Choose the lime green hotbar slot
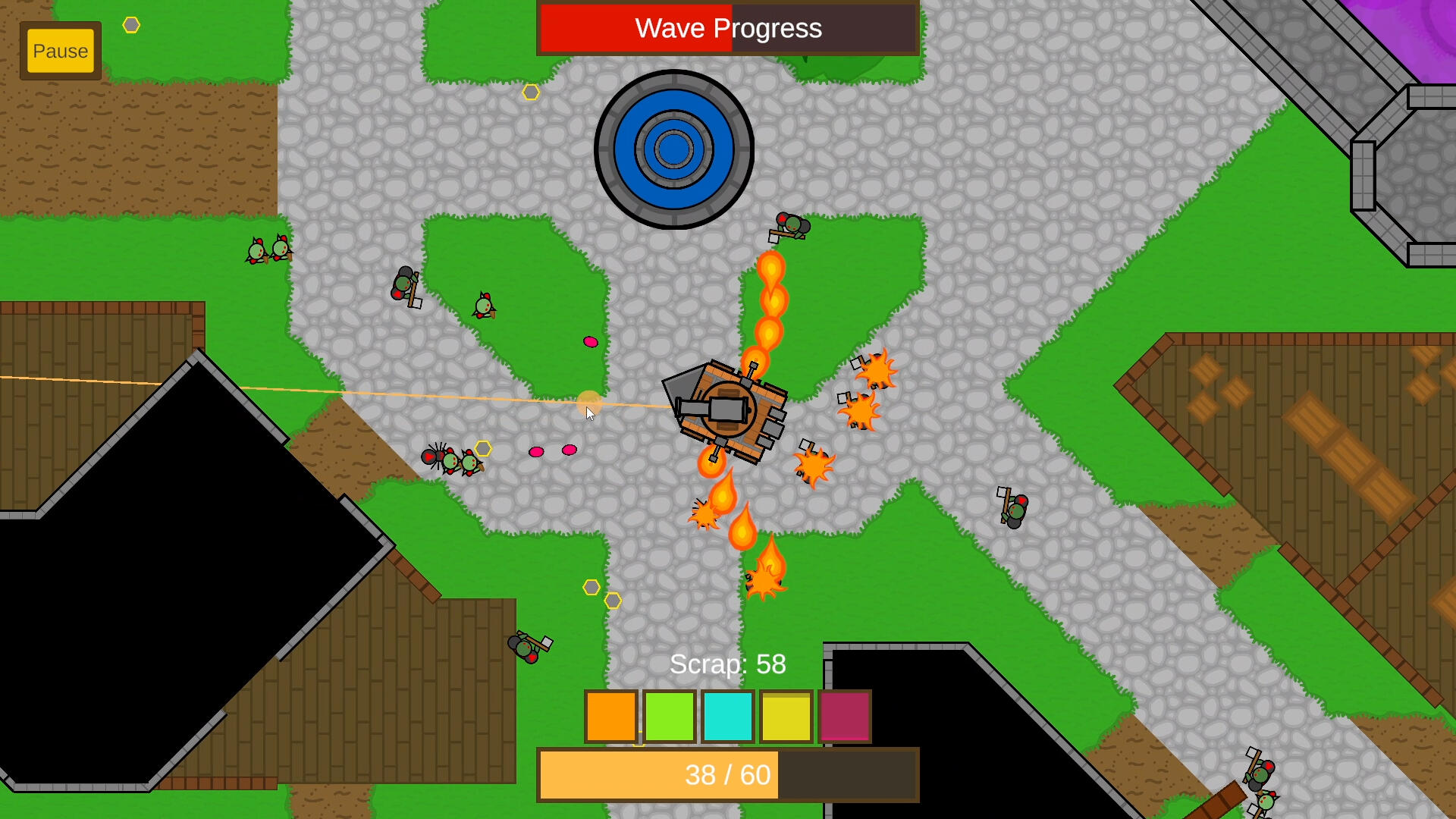Image resolution: width=1456 pixels, height=819 pixels. pyautogui.click(x=669, y=716)
